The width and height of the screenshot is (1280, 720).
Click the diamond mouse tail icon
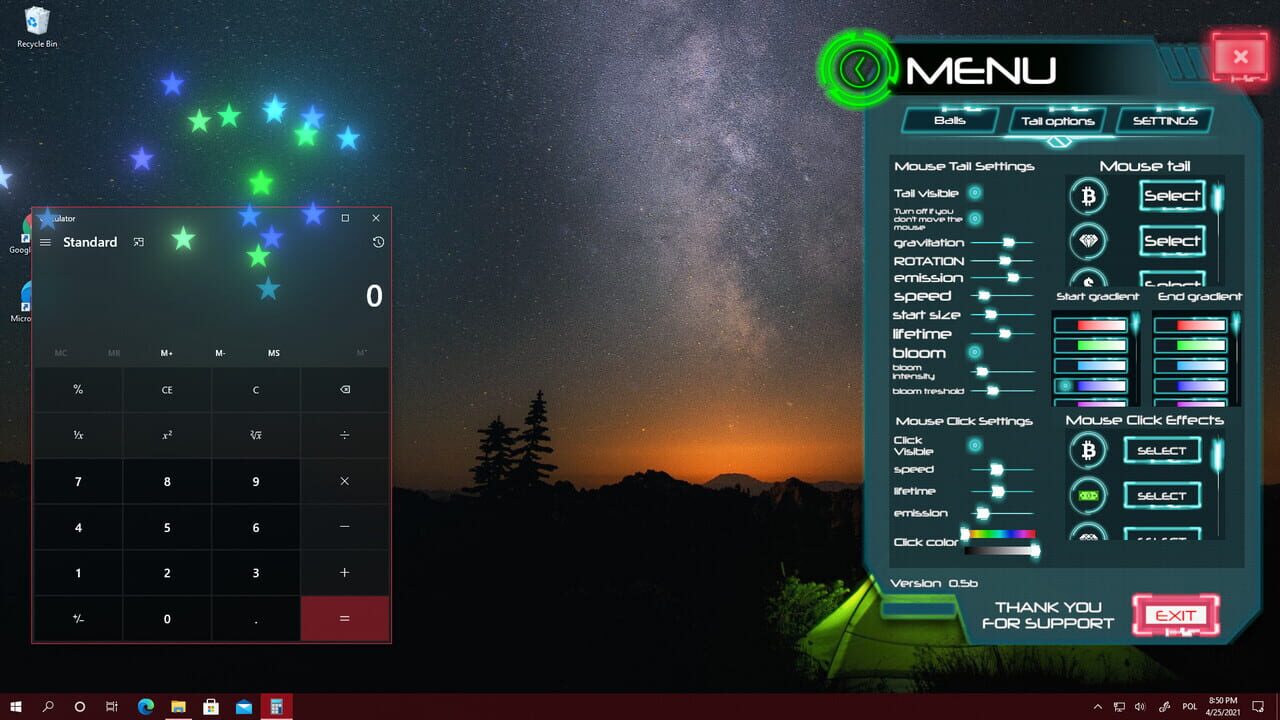[1088, 241]
